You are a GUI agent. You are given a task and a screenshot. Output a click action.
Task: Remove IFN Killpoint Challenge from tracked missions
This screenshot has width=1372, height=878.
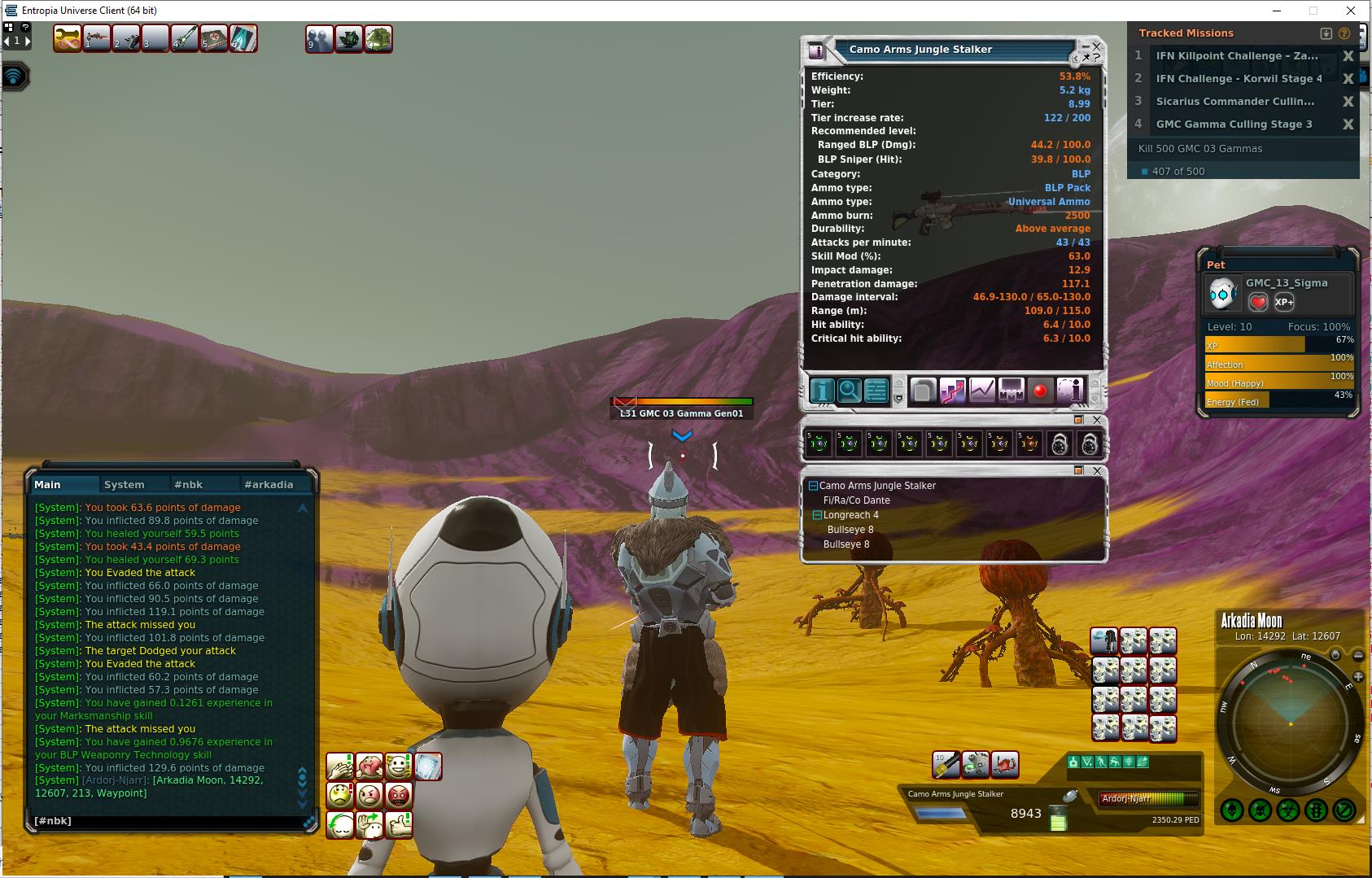click(1348, 56)
